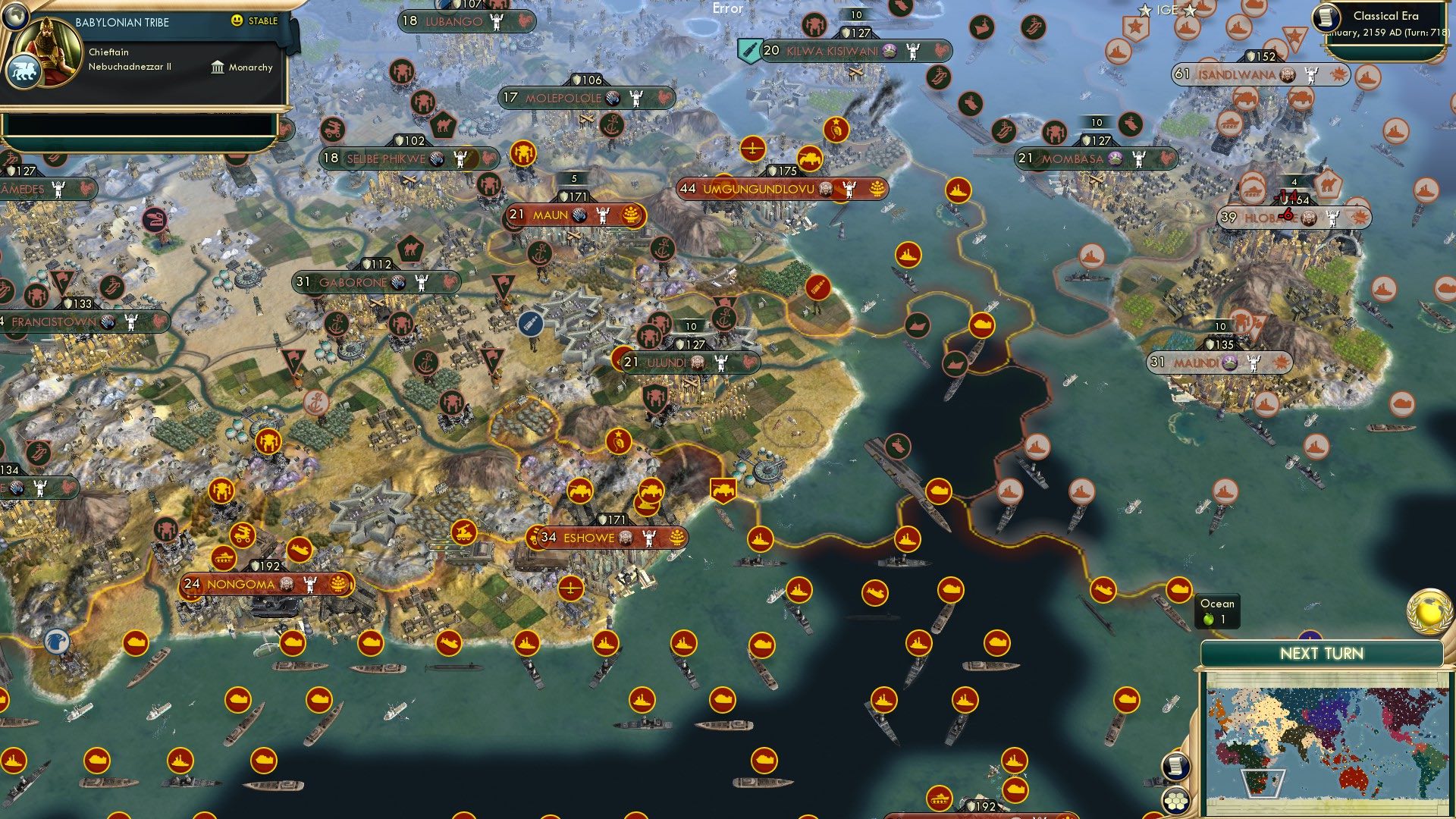Click the population number 44 on Umgungundlovu
Screen dimensions: 1456x819
click(688, 190)
